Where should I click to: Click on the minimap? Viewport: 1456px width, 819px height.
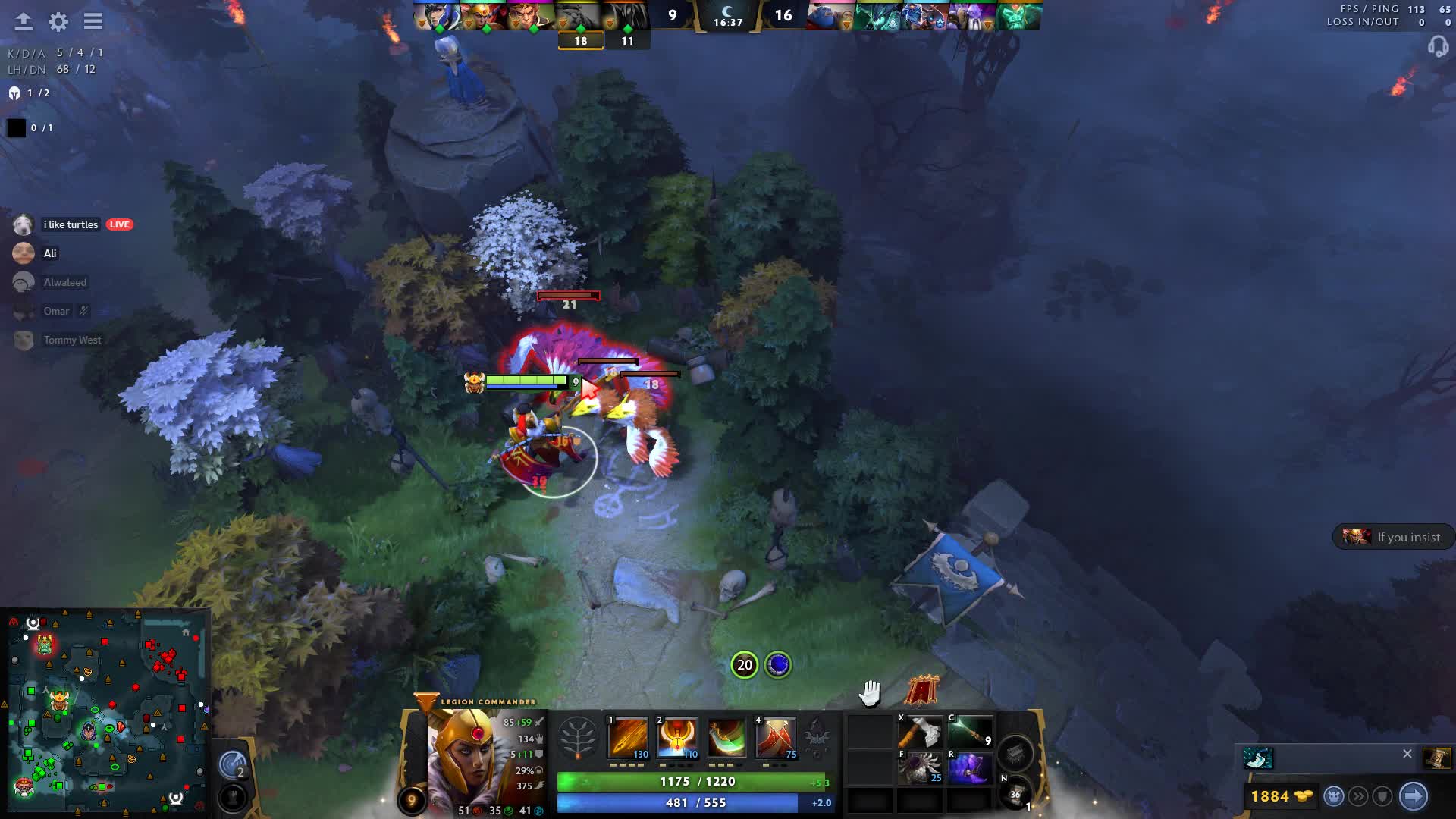106,711
